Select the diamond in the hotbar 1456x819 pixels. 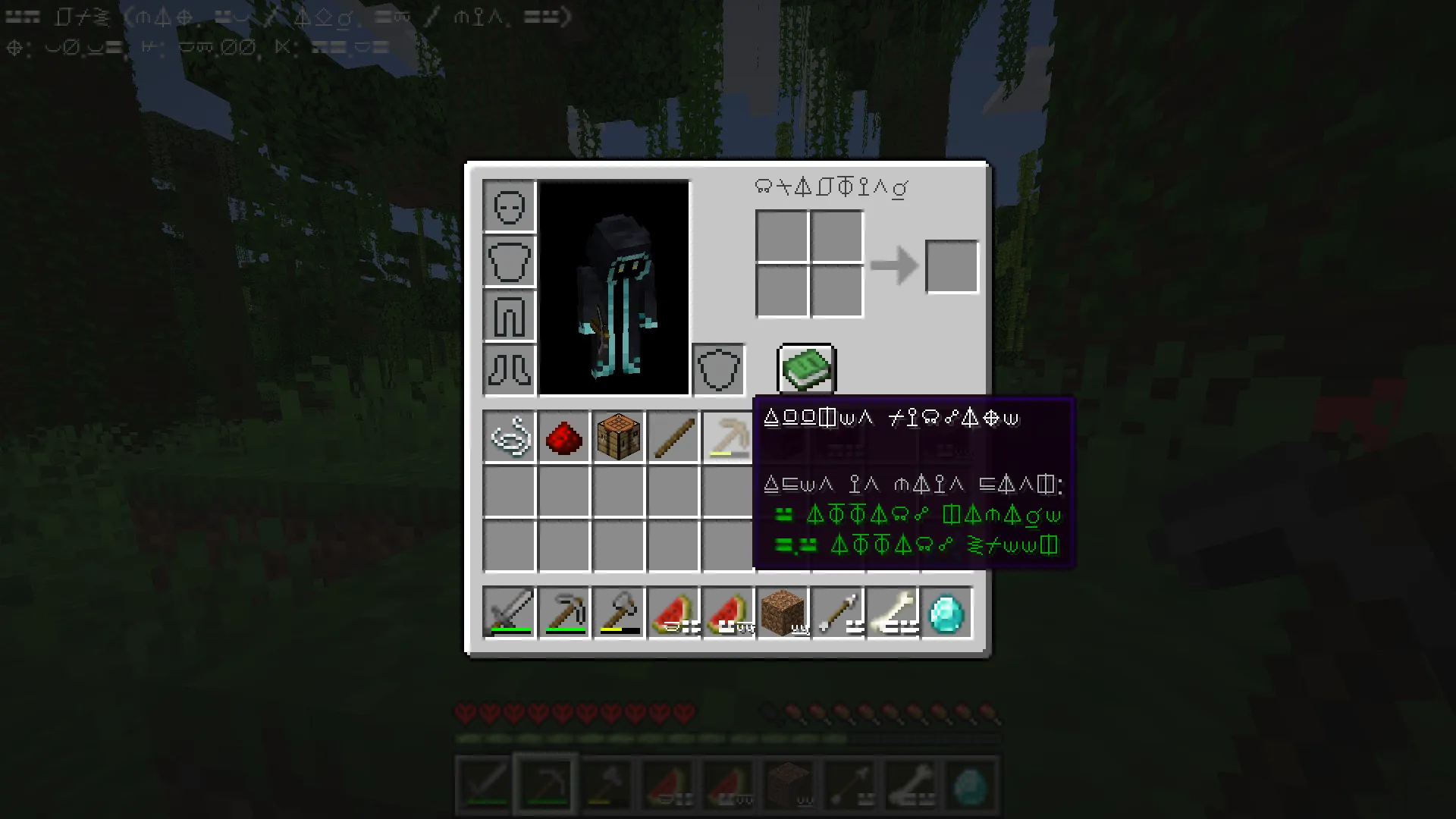946,611
